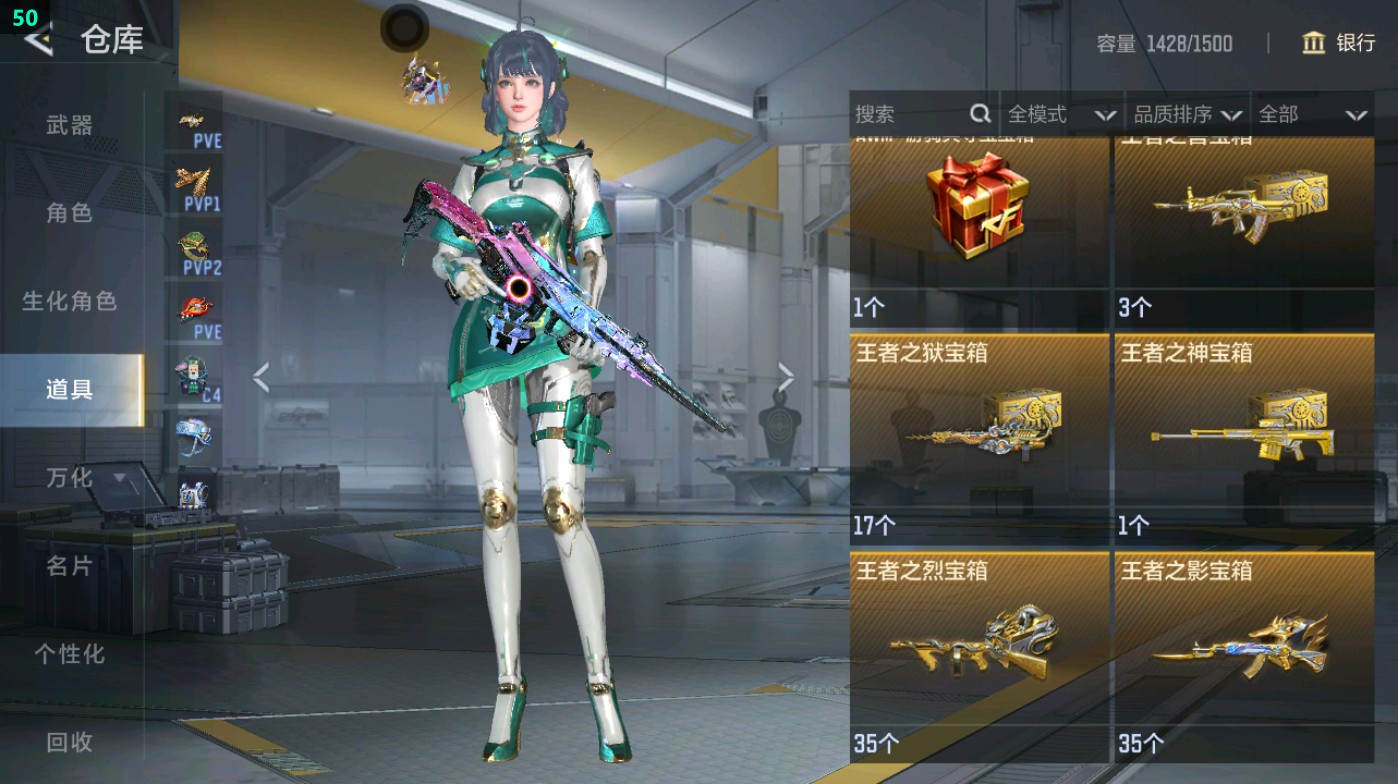The image size is (1398, 784).
Task: Select the PVP2 turtle badge icon
Action: pos(194,245)
